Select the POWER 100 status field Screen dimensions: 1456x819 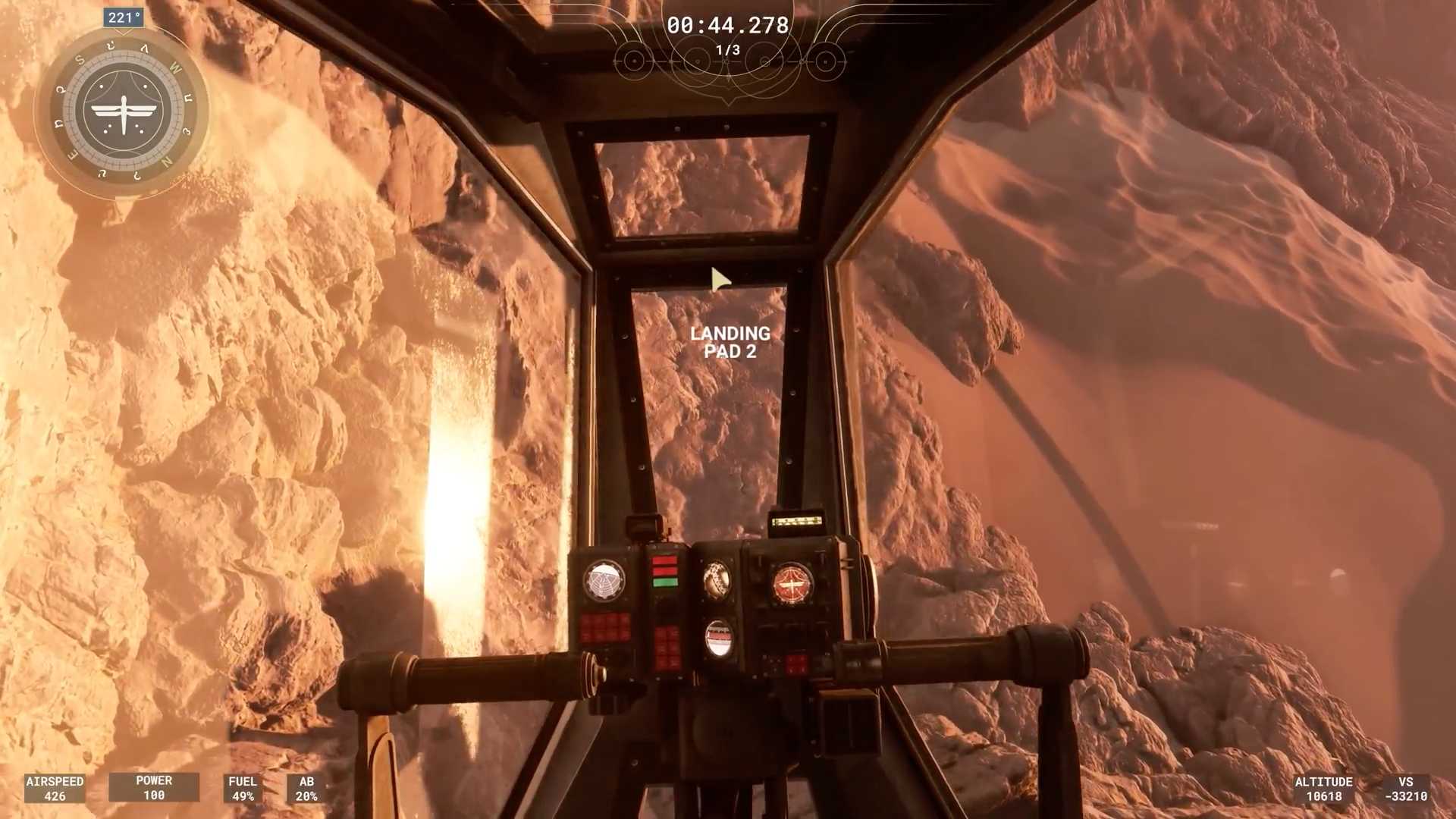click(154, 788)
